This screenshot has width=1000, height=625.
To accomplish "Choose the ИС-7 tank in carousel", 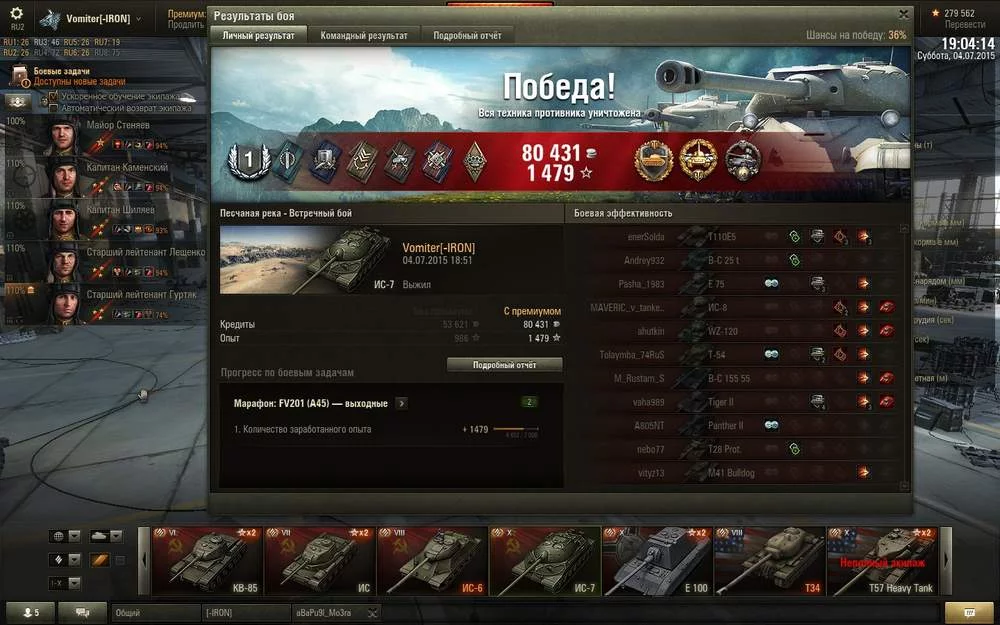I will point(544,561).
